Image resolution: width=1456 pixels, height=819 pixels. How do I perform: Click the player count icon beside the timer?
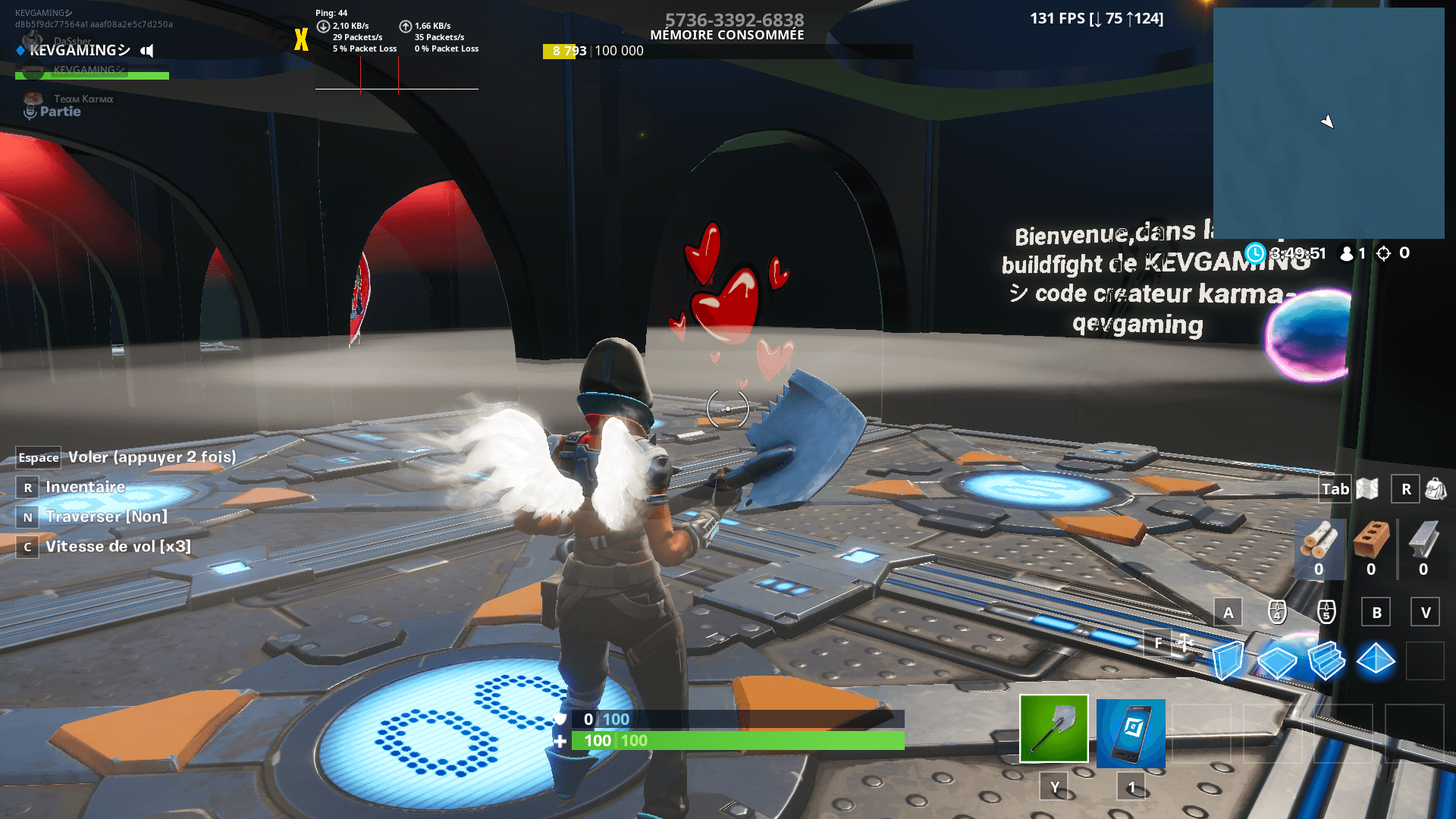click(x=1348, y=253)
